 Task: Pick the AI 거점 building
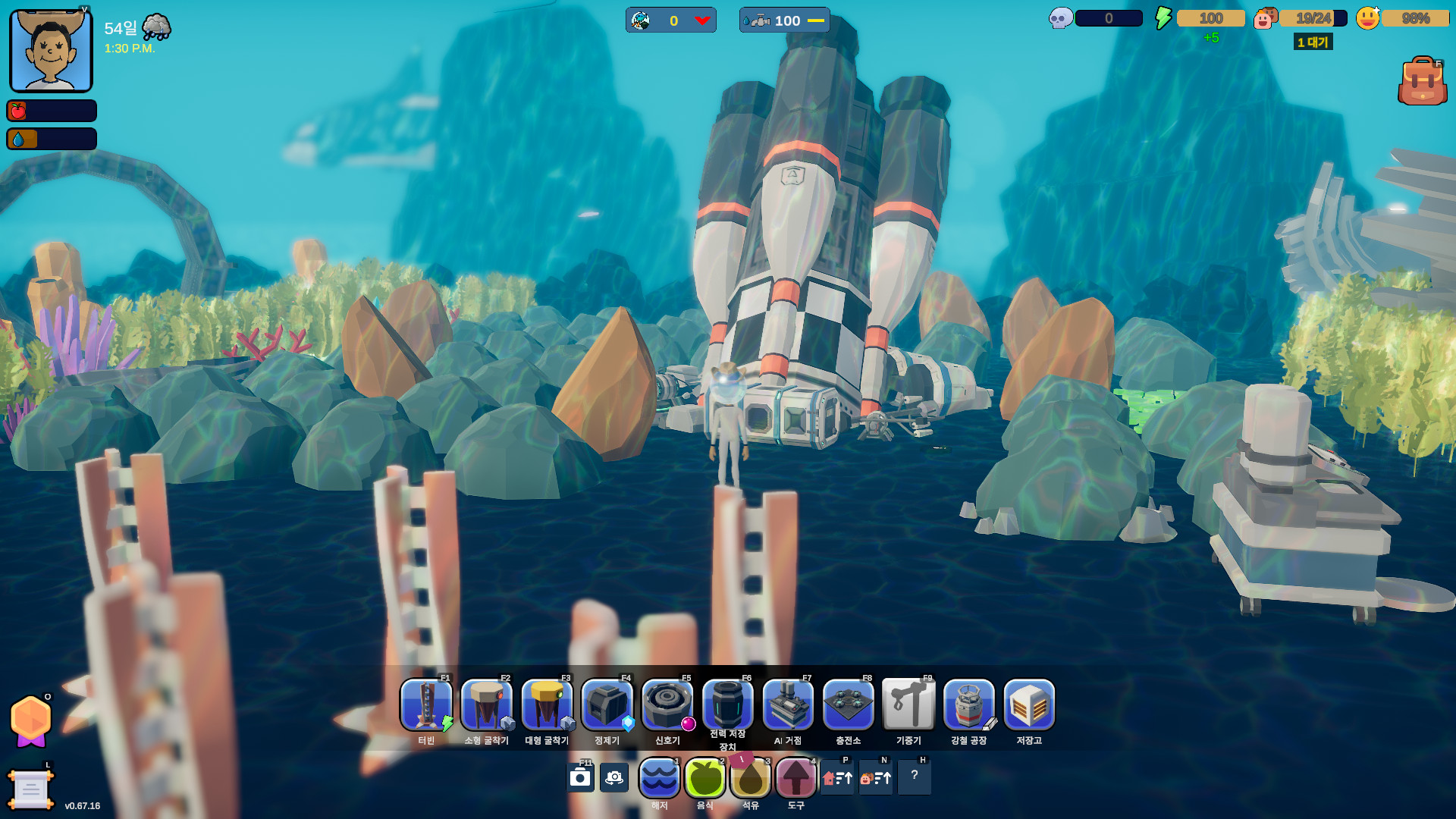pyautogui.click(x=788, y=704)
